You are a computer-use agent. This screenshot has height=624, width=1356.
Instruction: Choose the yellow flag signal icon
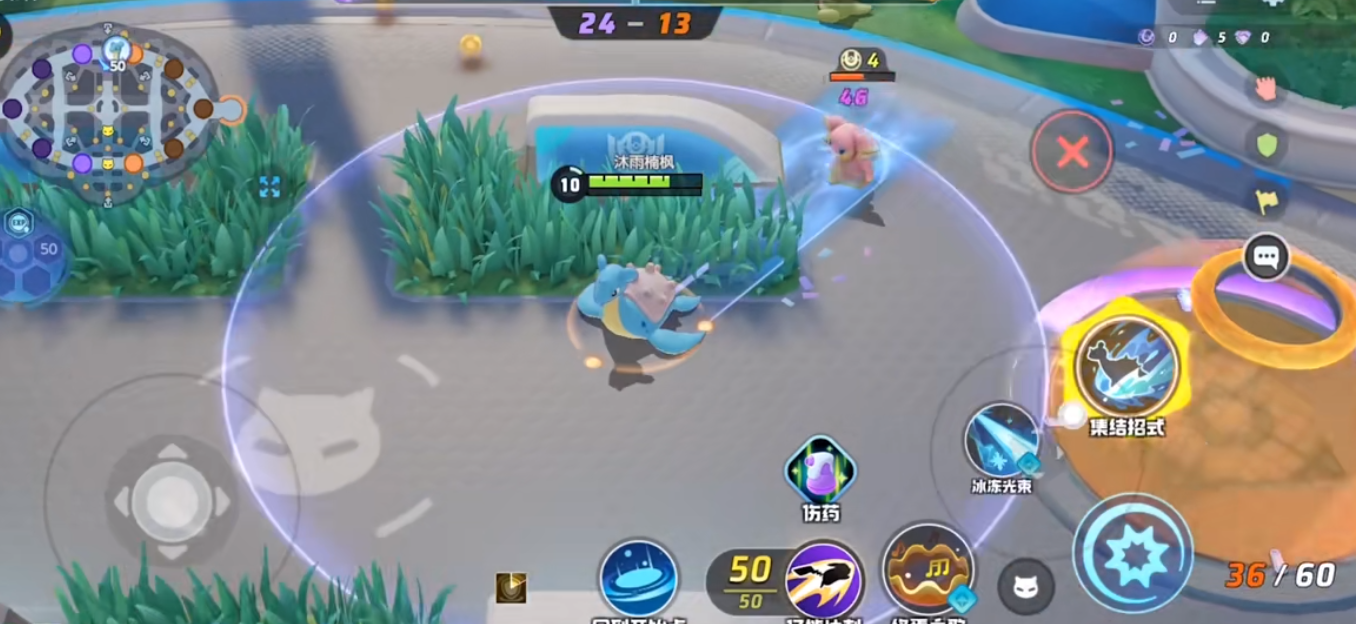pos(1266,201)
